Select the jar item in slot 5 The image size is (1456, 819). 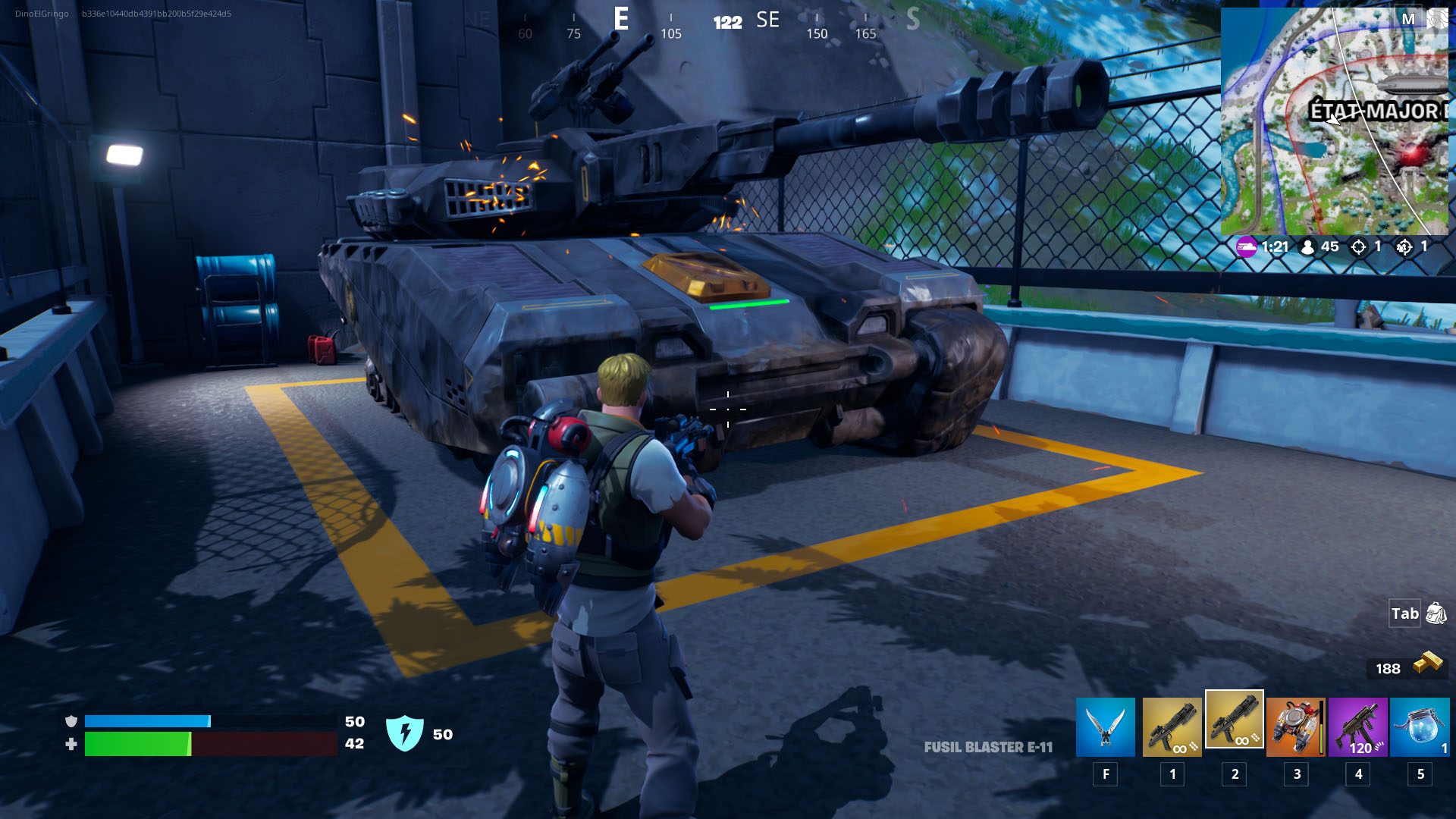pos(1420,726)
